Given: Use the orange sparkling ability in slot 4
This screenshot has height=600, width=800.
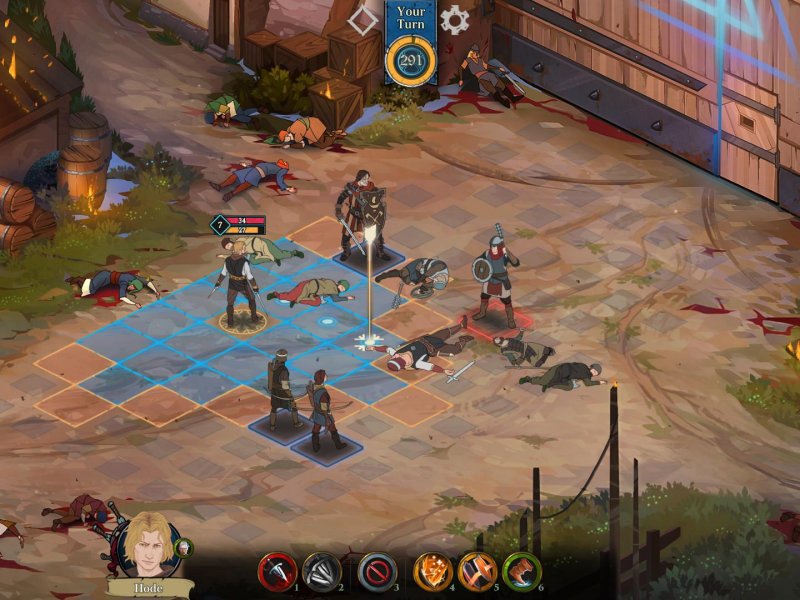Looking at the screenshot, I should tap(434, 571).
